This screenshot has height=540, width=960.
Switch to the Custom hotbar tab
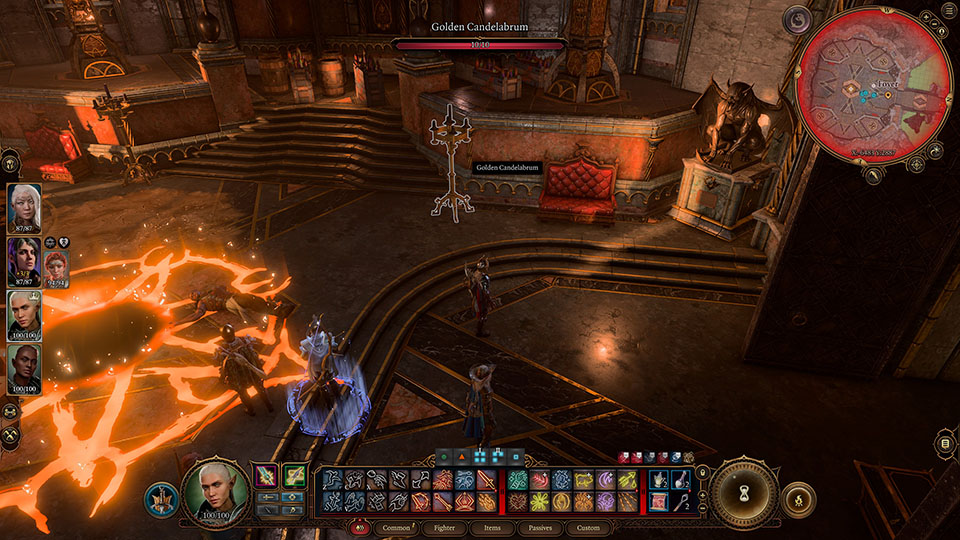588,528
